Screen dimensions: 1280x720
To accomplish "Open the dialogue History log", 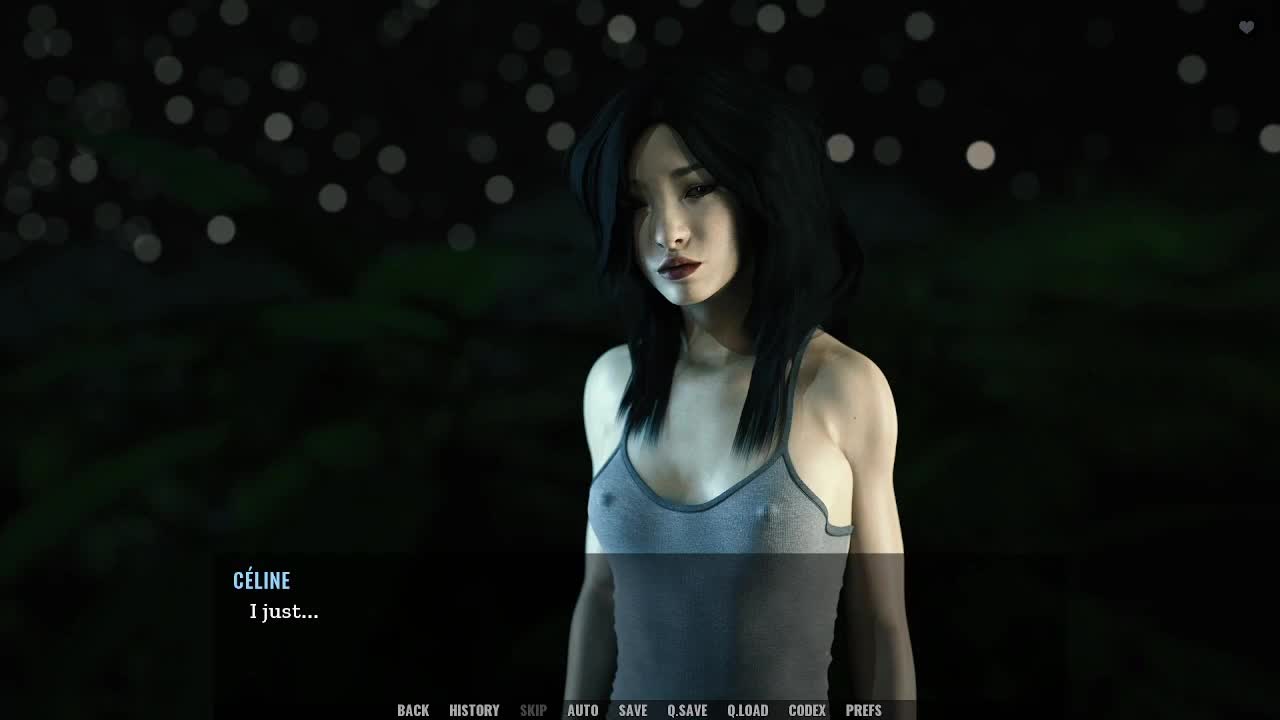I will pos(474,710).
